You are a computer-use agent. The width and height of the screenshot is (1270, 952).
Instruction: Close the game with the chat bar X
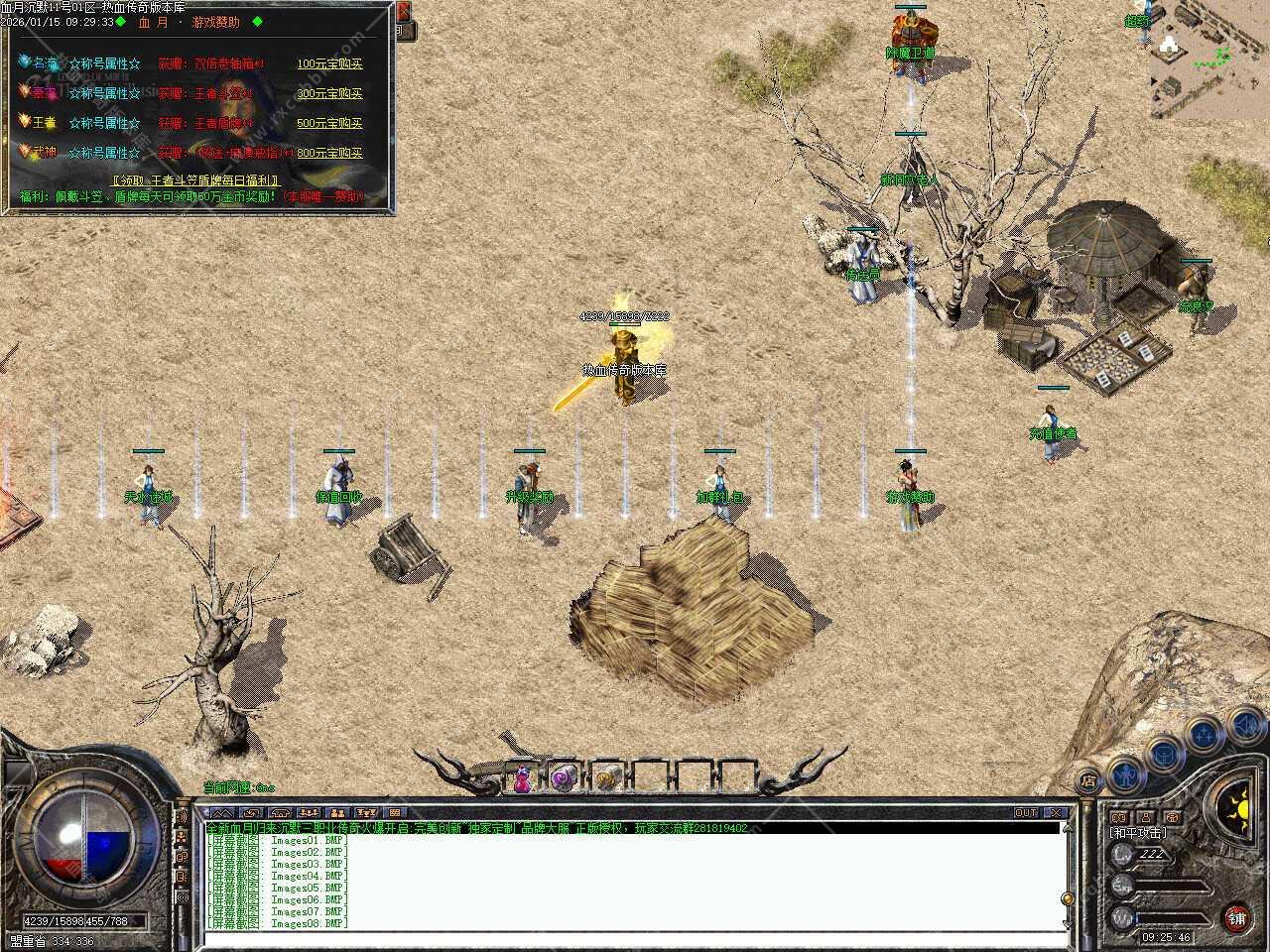tap(1056, 812)
